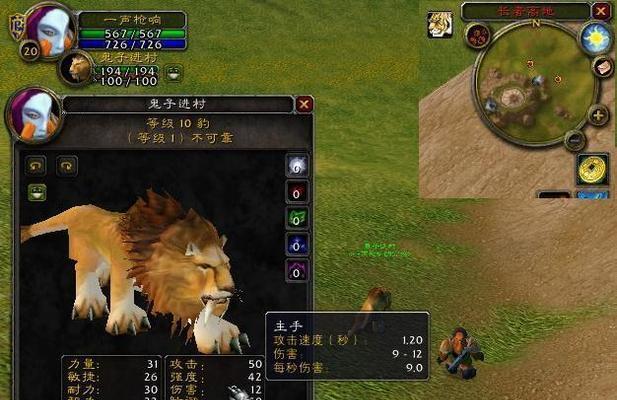Image resolution: width=617 pixels, height=400 pixels.
Task: Zoom in the minimap with plus button
Action: [598, 115]
